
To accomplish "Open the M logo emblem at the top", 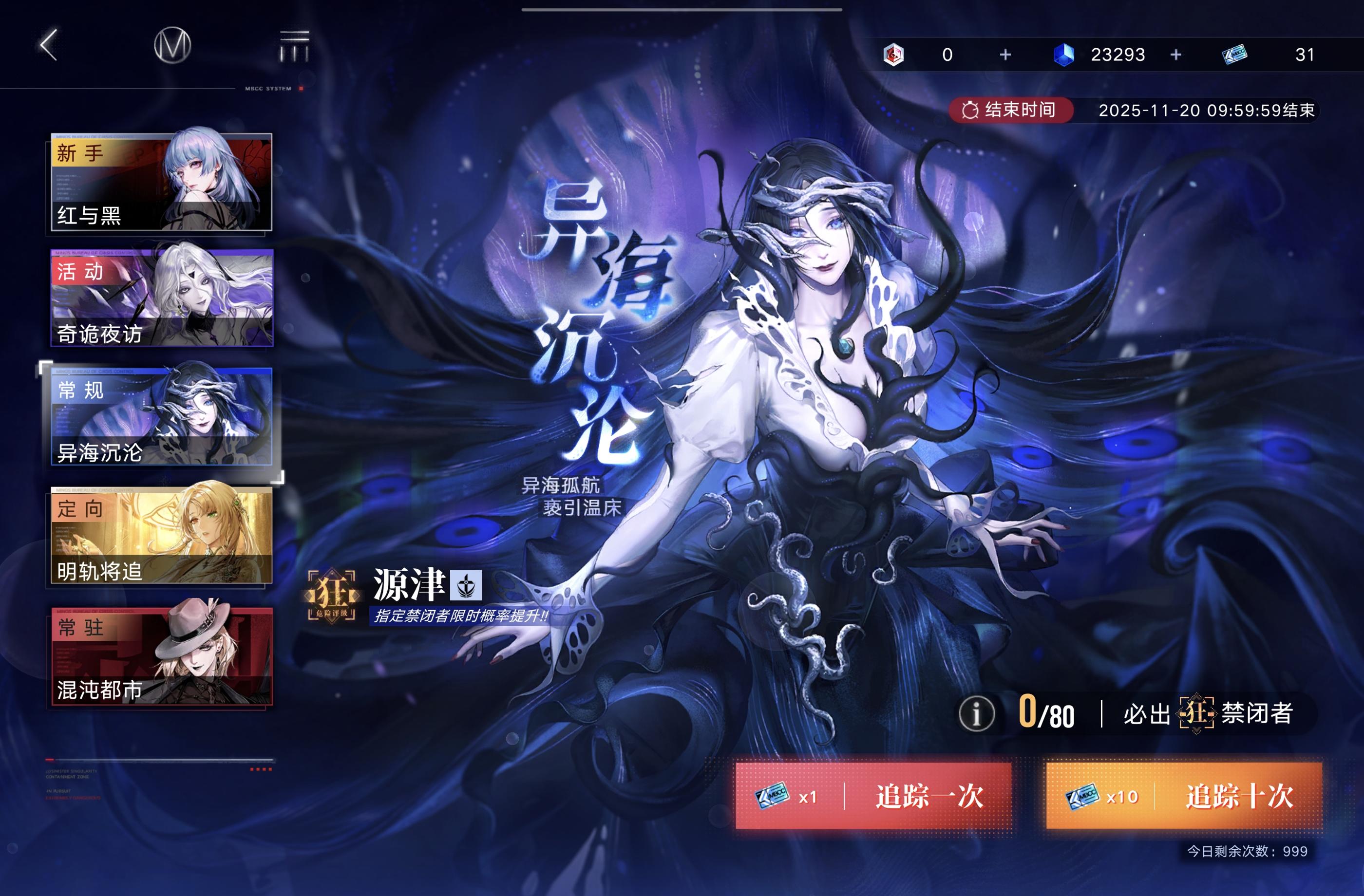I will 173,47.
